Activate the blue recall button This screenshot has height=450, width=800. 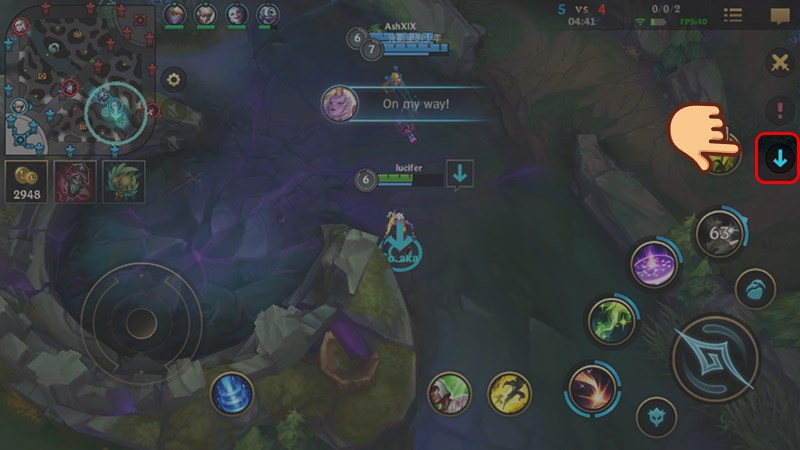pos(231,393)
